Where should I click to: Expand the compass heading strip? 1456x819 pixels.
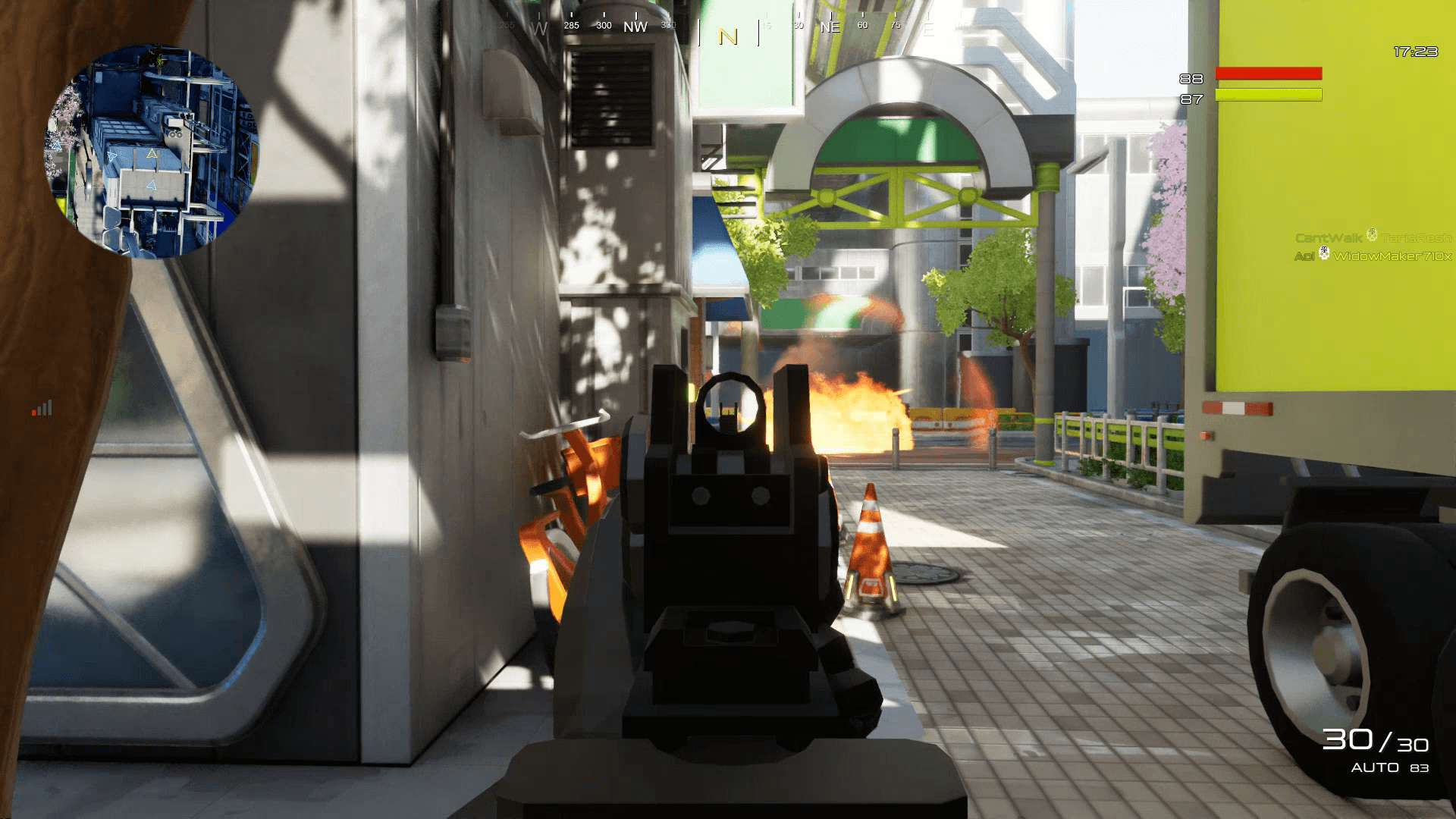click(x=728, y=24)
